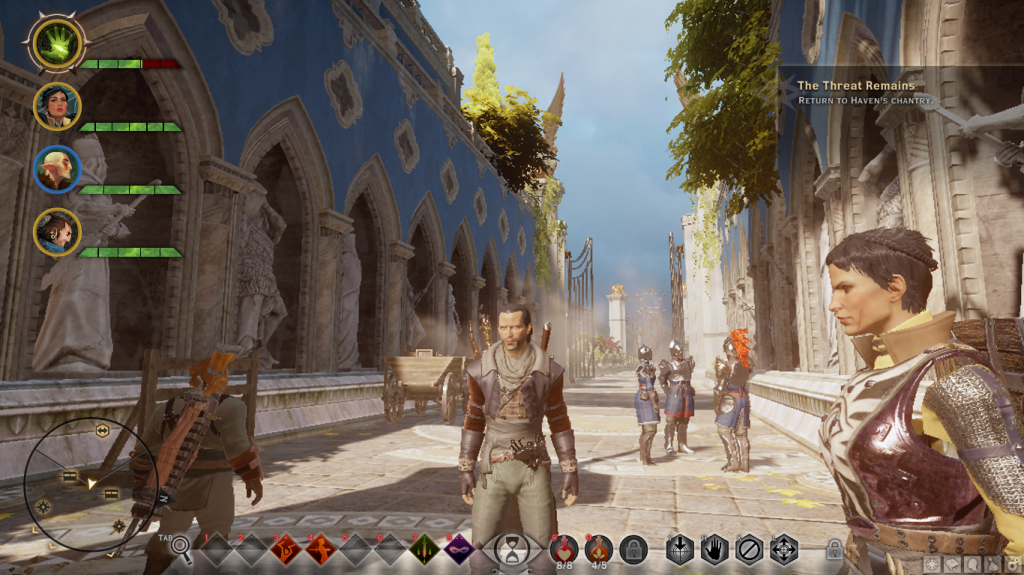Open The Threat Remains quest tracker
The image size is (1024, 575).
coord(855,86)
